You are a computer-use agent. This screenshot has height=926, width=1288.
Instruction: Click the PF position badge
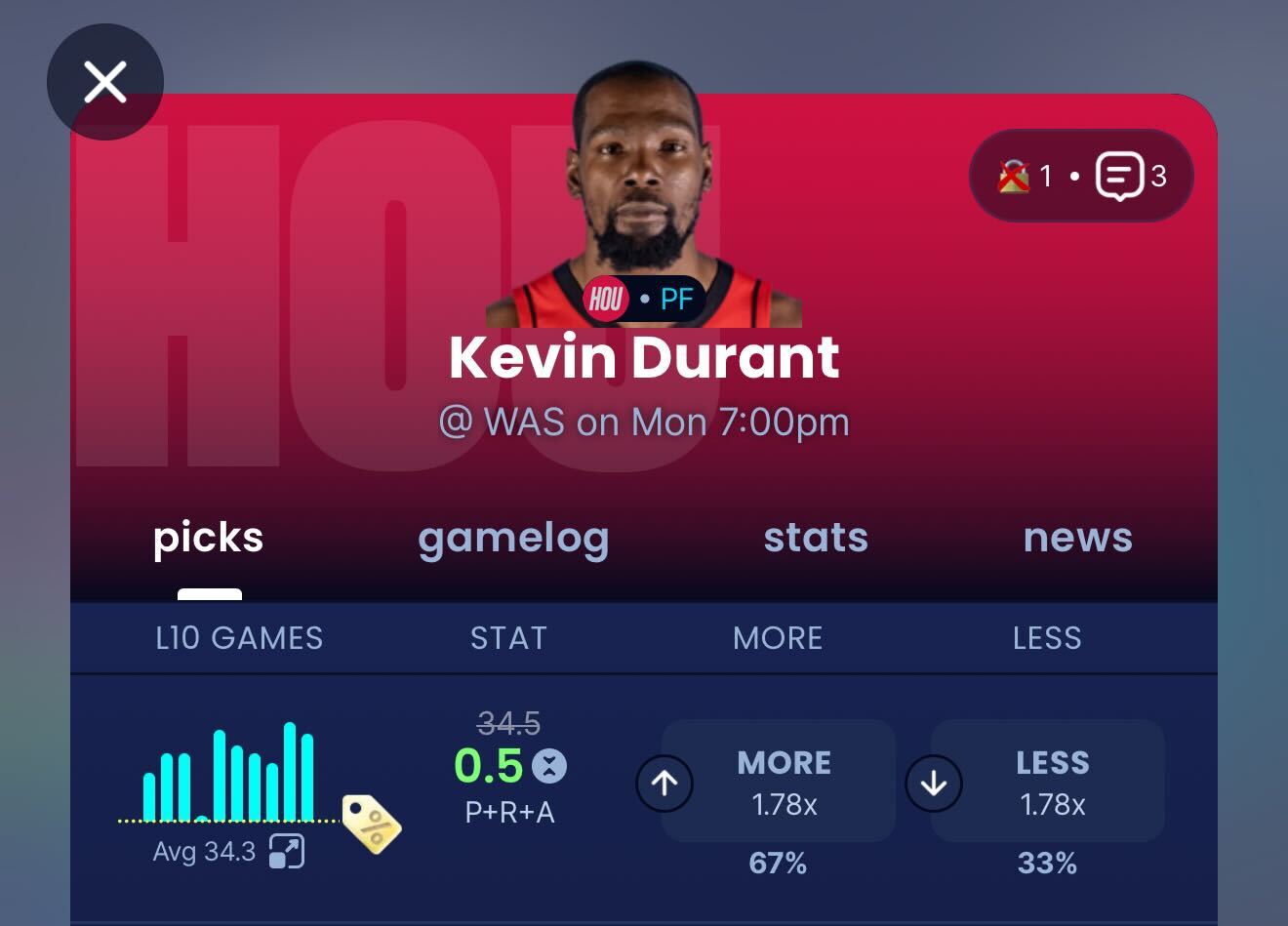tap(677, 299)
